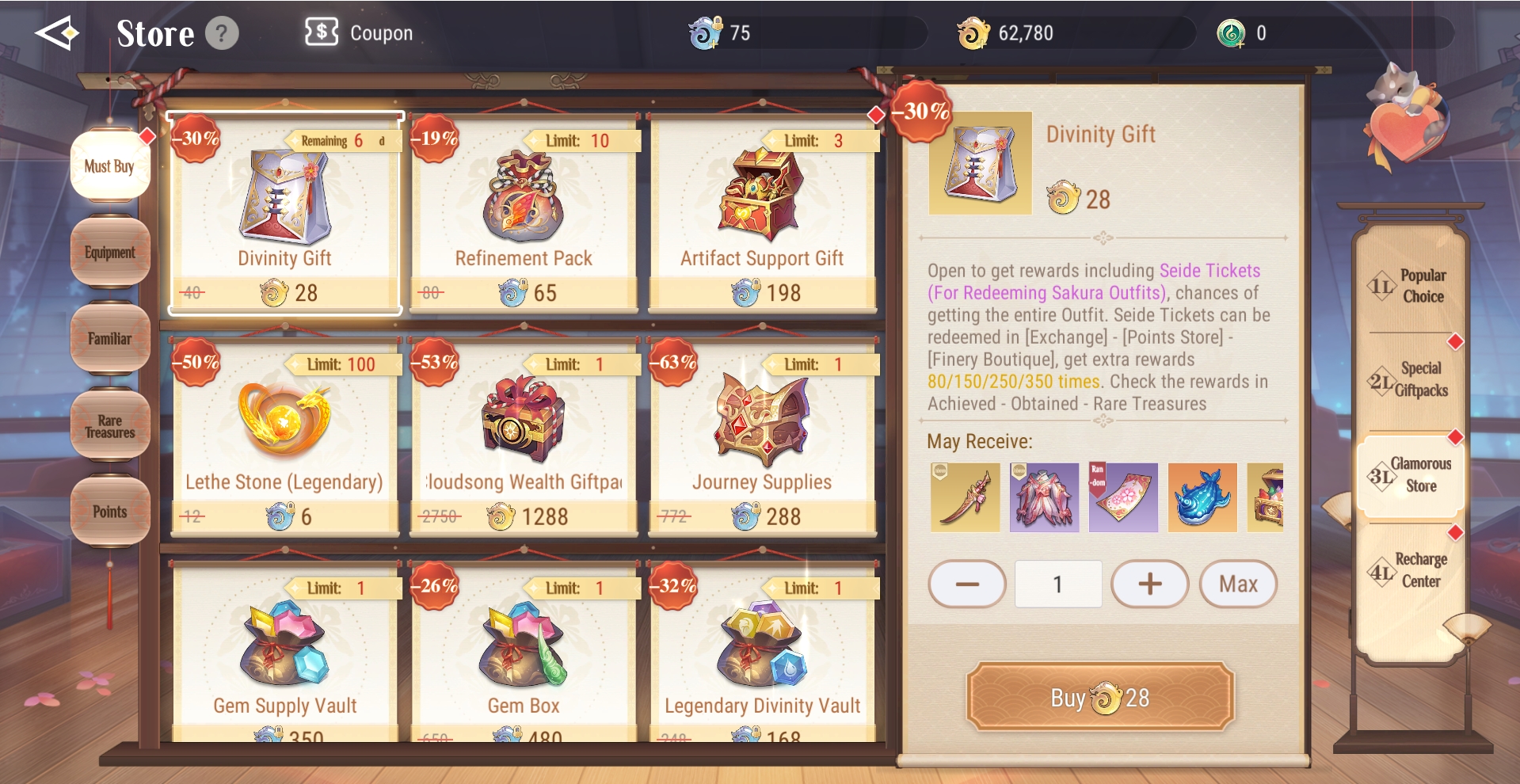
Task: Decrease purchase quantity with the minus button
Action: coord(967,584)
